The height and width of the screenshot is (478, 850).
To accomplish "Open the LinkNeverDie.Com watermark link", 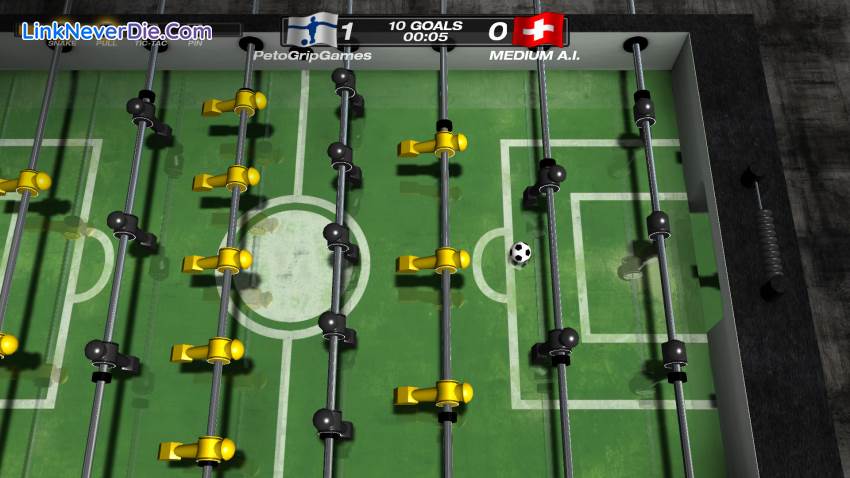I will (x=116, y=31).
